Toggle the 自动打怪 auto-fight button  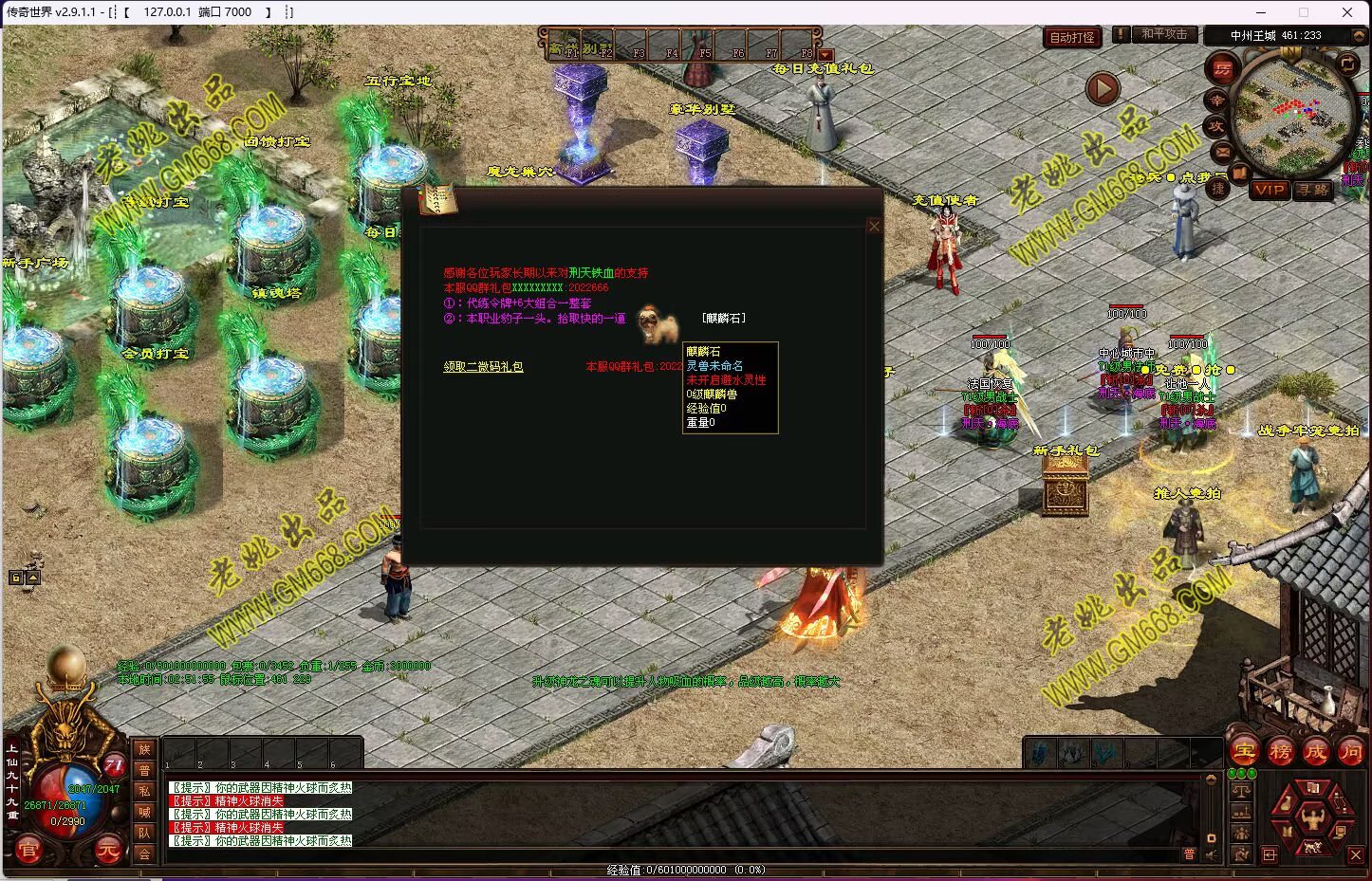(x=1072, y=37)
